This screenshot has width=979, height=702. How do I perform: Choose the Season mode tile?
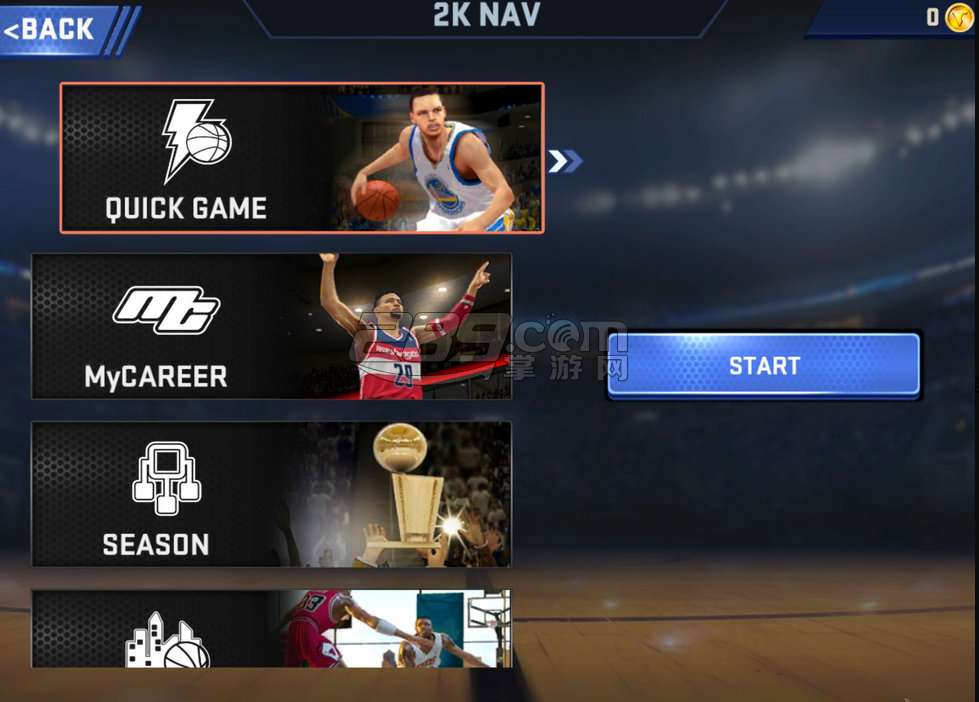tap(271, 494)
